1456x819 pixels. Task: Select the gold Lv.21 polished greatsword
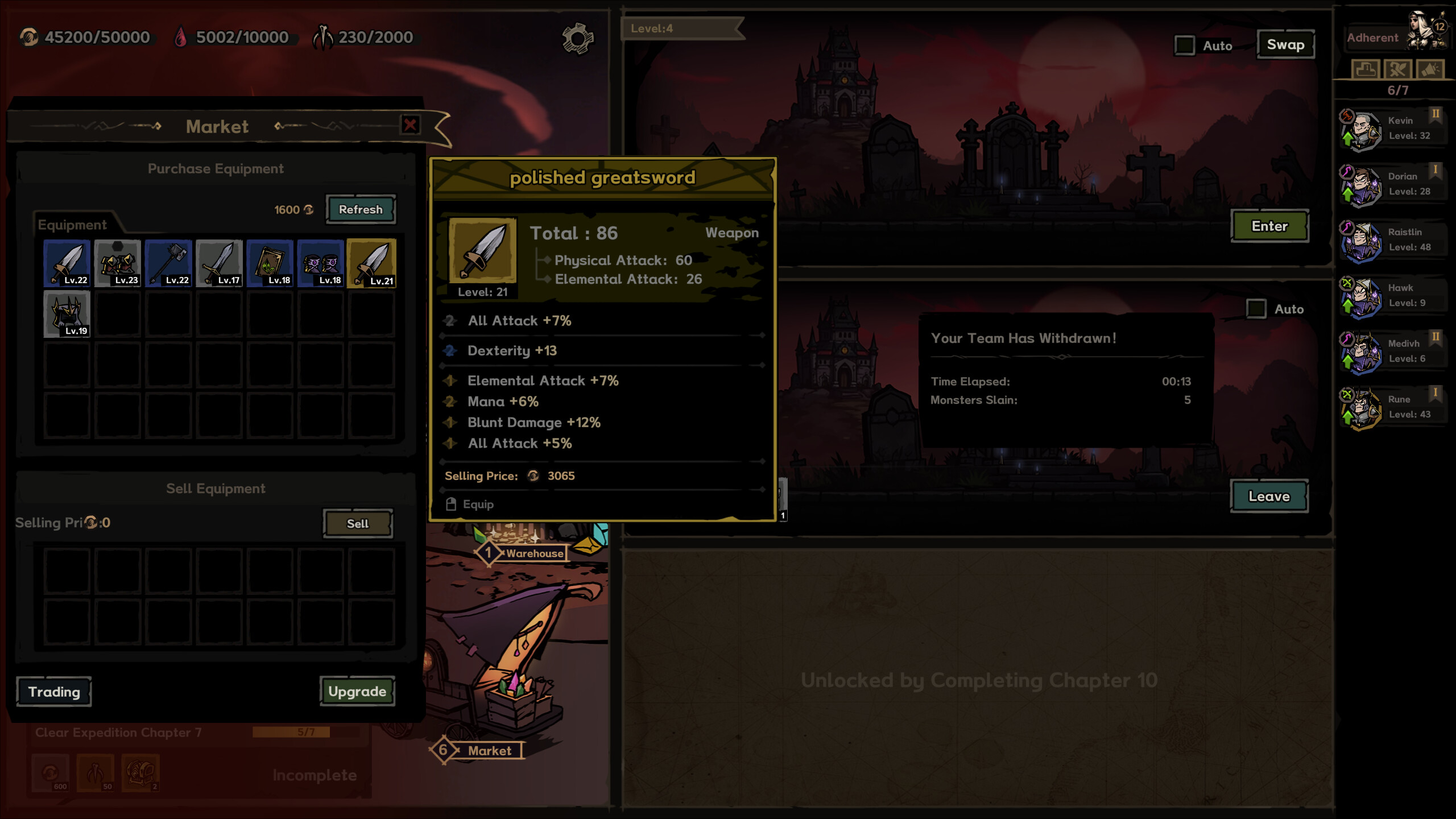373,262
